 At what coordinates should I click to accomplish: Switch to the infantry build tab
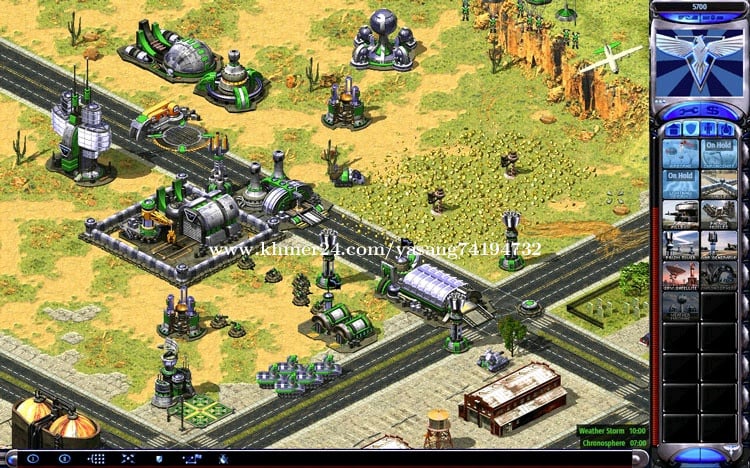(x=708, y=129)
